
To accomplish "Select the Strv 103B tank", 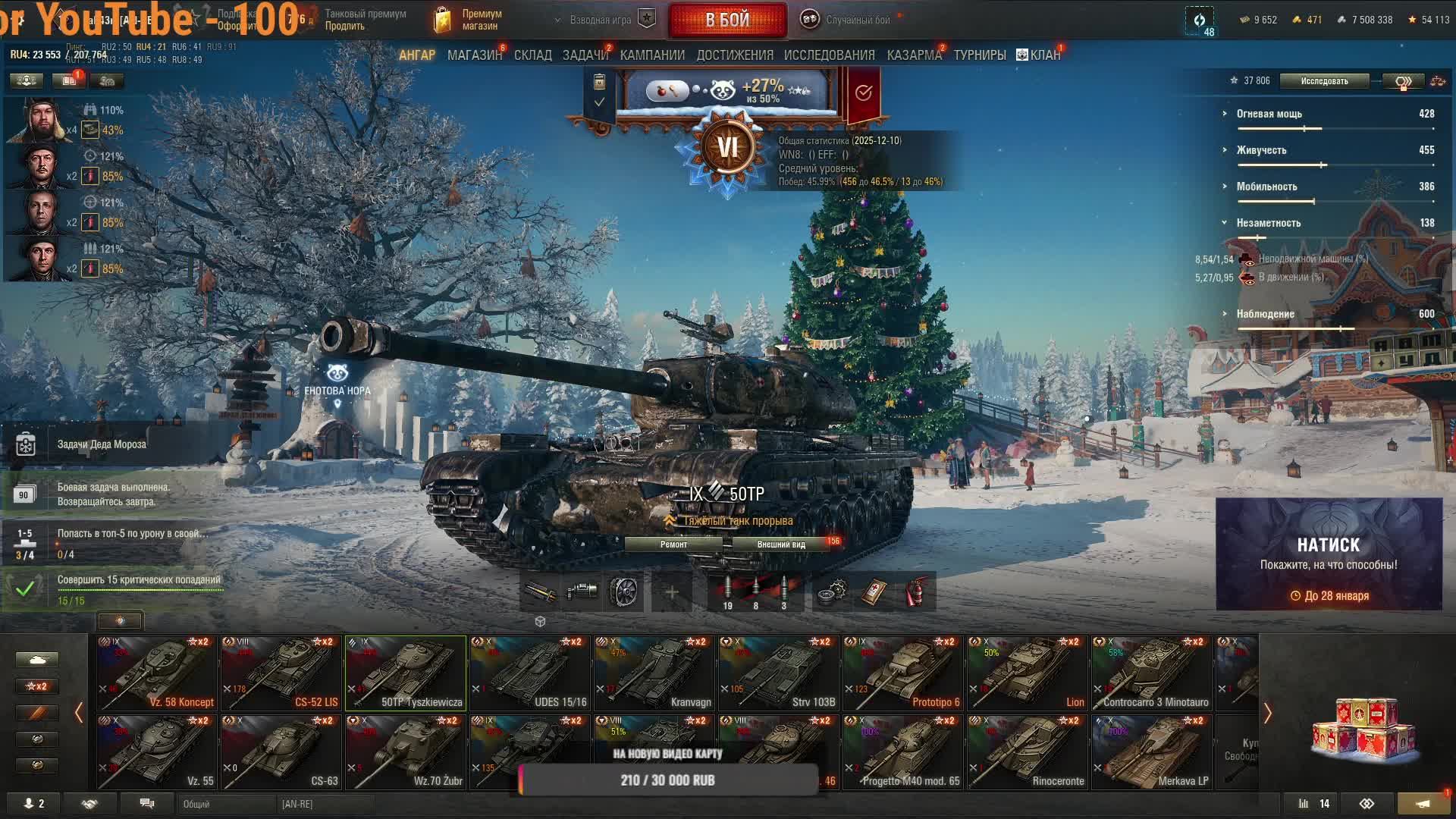I will [778, 673].
